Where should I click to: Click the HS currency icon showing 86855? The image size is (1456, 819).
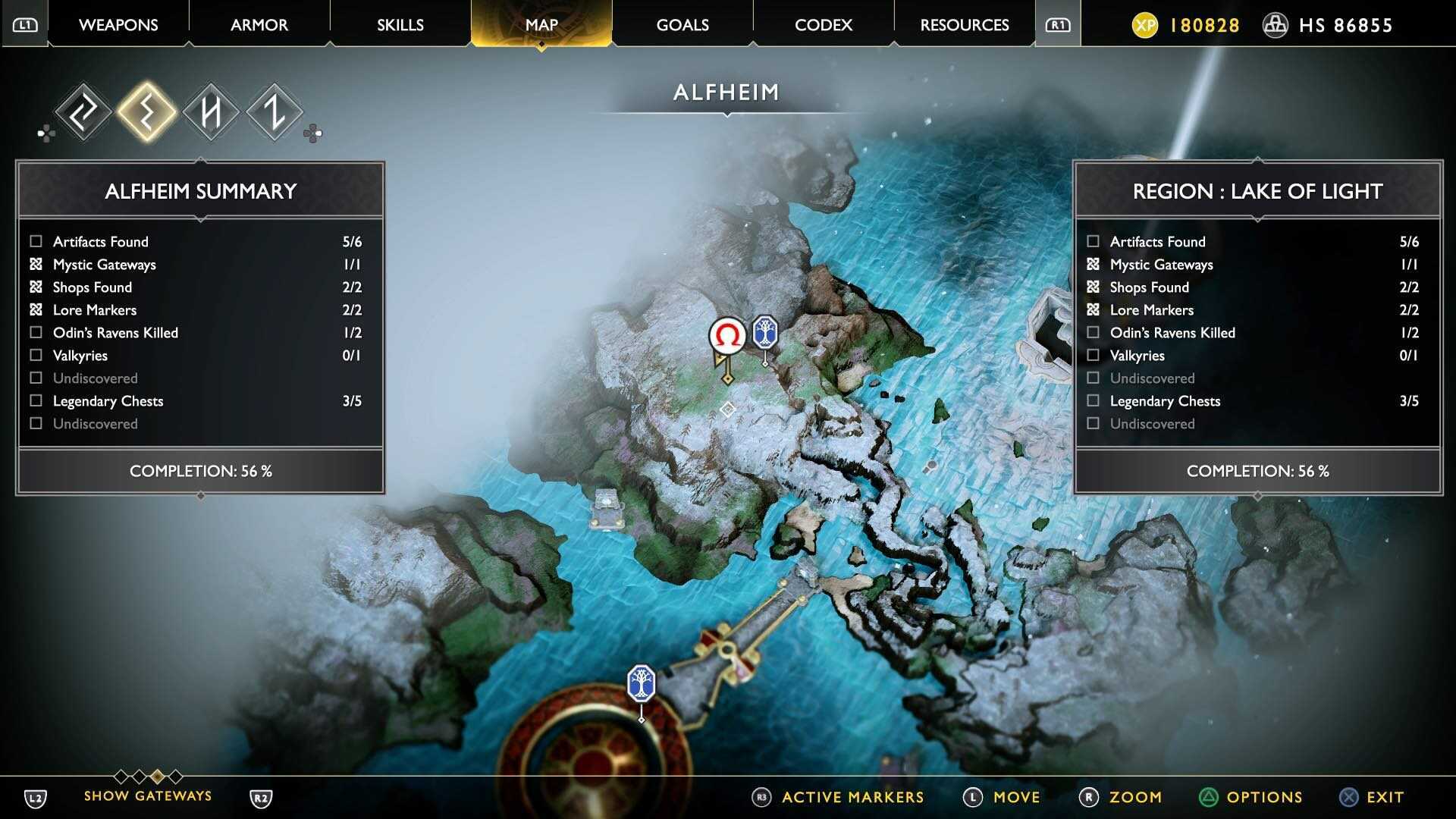(x=1276, y=25)
